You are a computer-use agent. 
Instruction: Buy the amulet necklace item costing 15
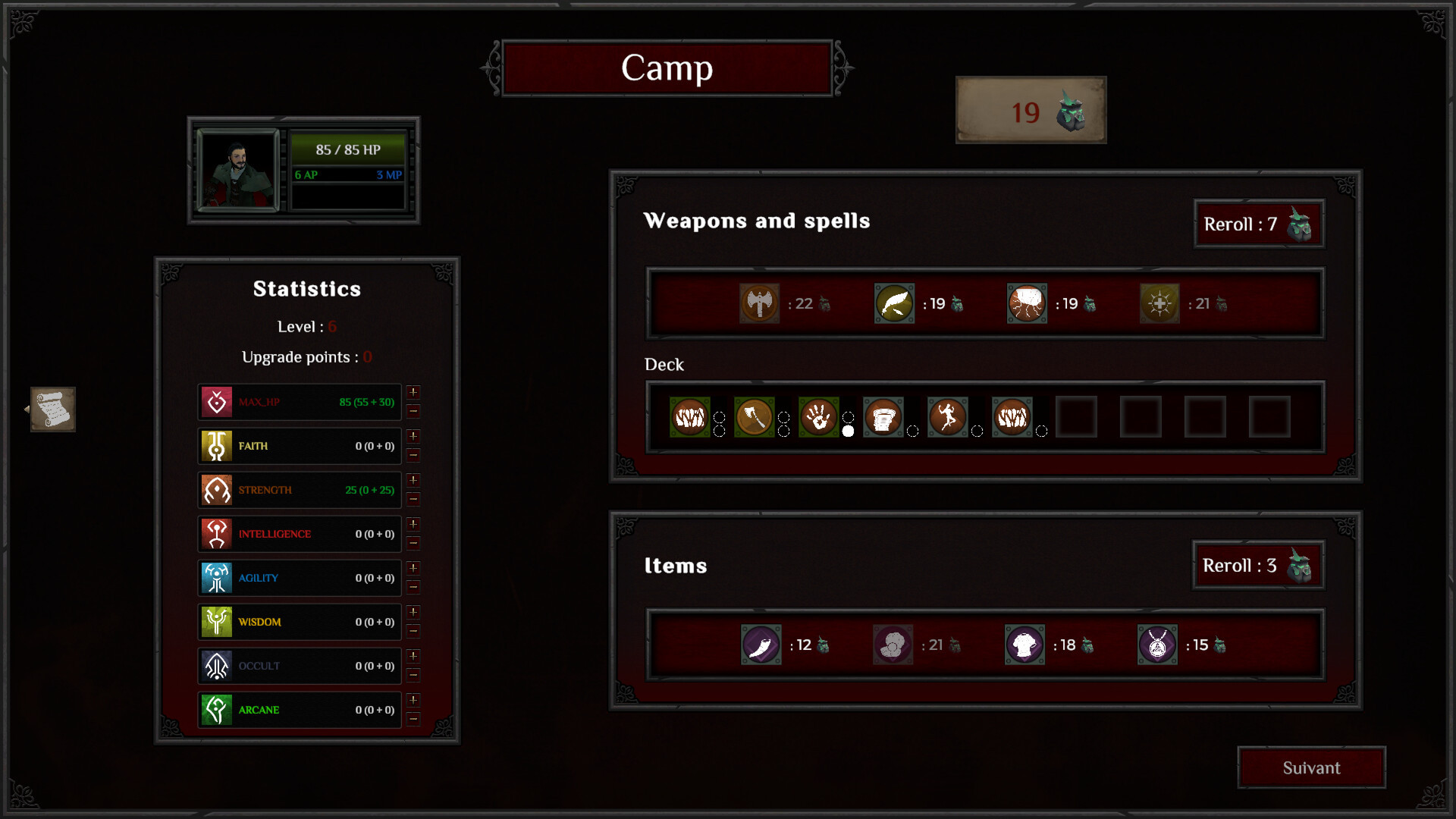[1157, 645]
